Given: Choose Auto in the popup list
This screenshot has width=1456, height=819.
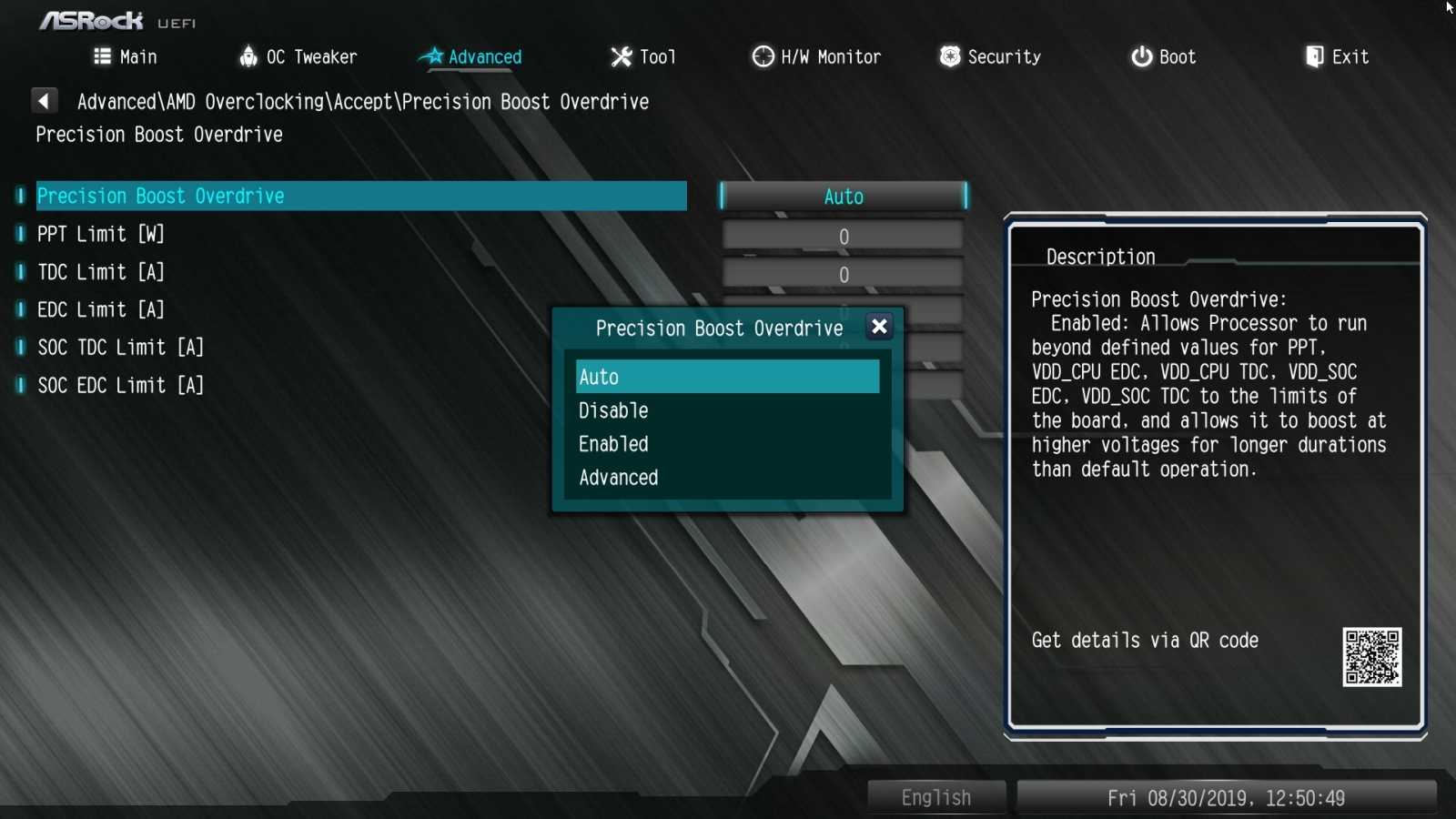Looking at the screenshot, I should (x=727, y=377).
